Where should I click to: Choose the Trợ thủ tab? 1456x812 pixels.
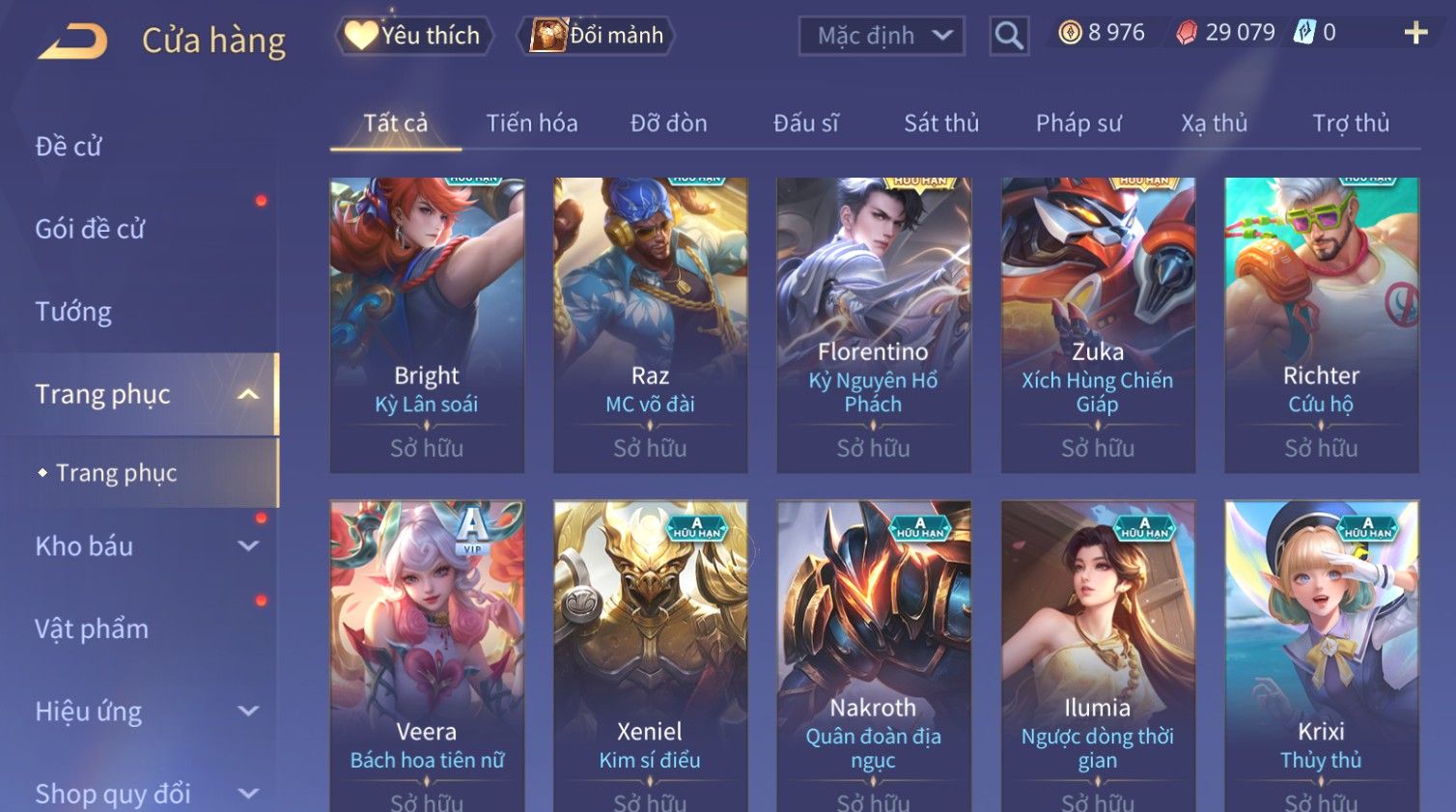tap(1350, 124)
